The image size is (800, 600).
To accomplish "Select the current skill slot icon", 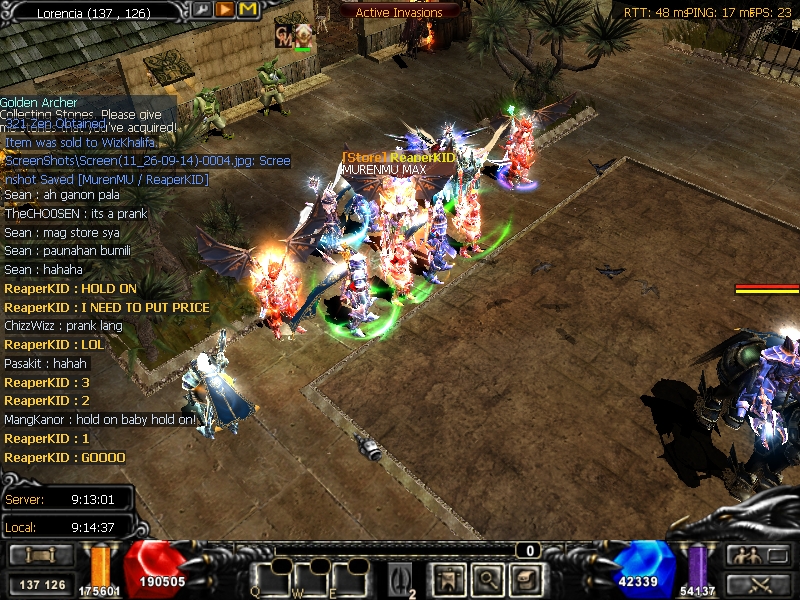I will point(400,578).
